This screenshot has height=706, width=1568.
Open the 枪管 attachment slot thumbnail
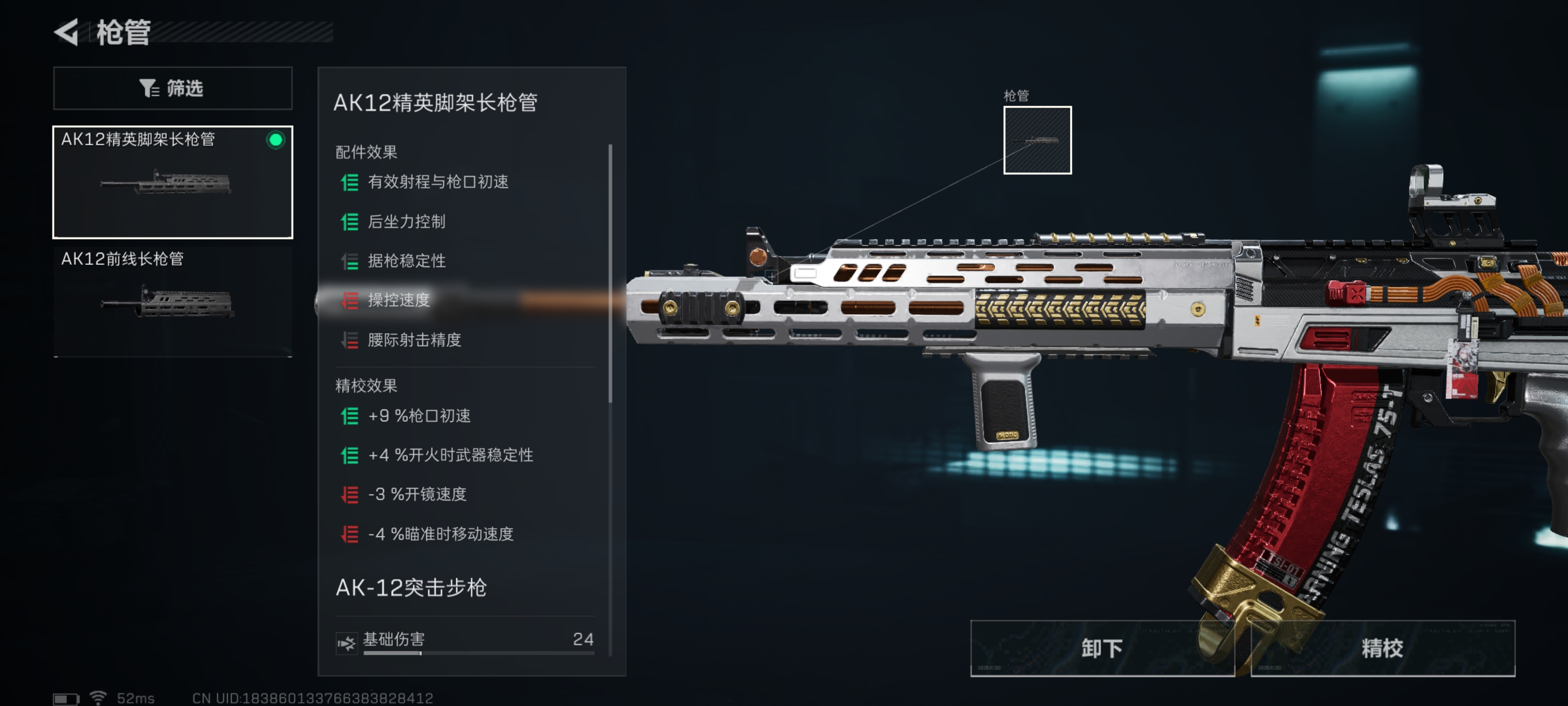(1037, 141)
